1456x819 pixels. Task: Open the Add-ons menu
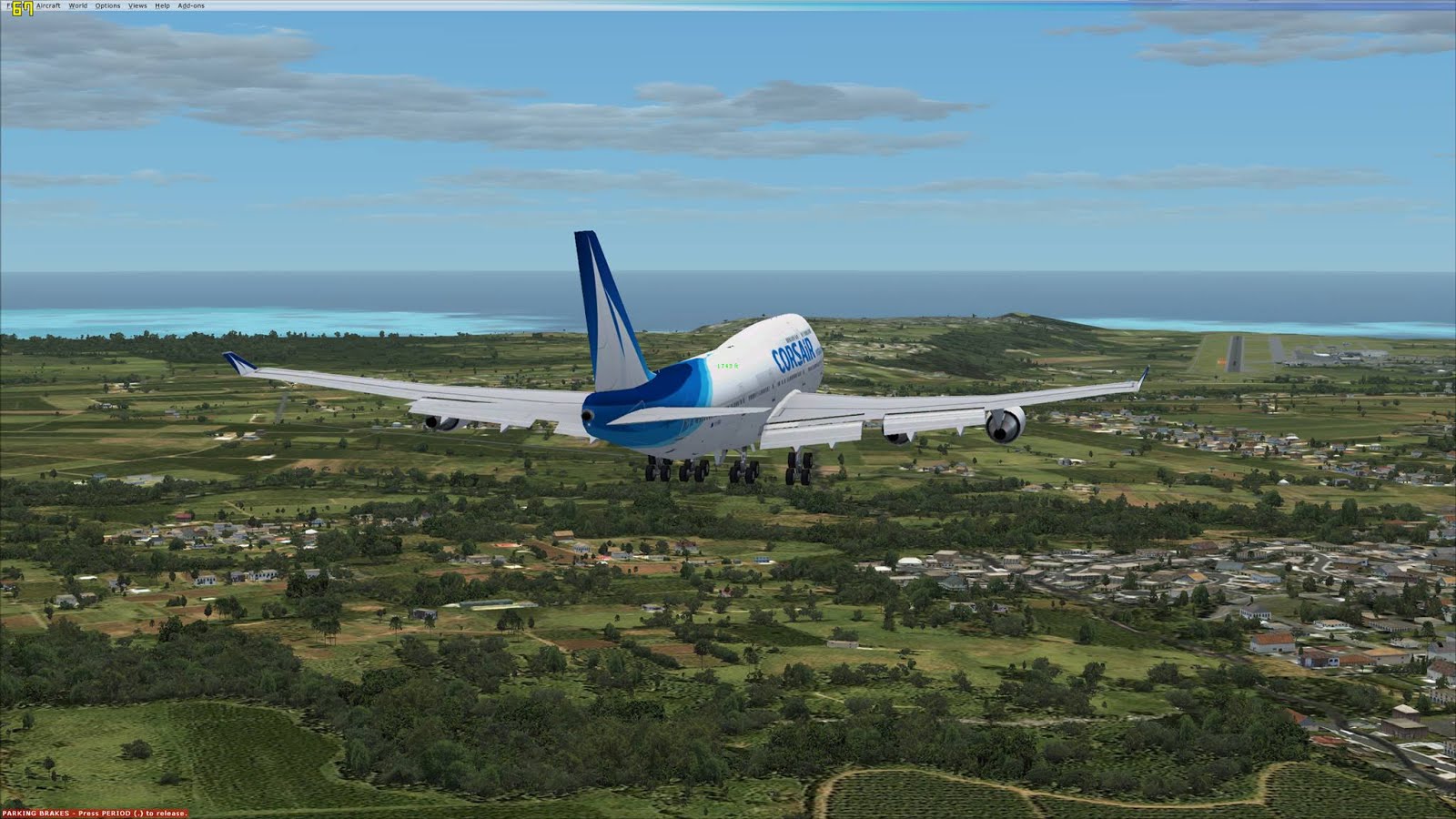[x=191, y=5]
